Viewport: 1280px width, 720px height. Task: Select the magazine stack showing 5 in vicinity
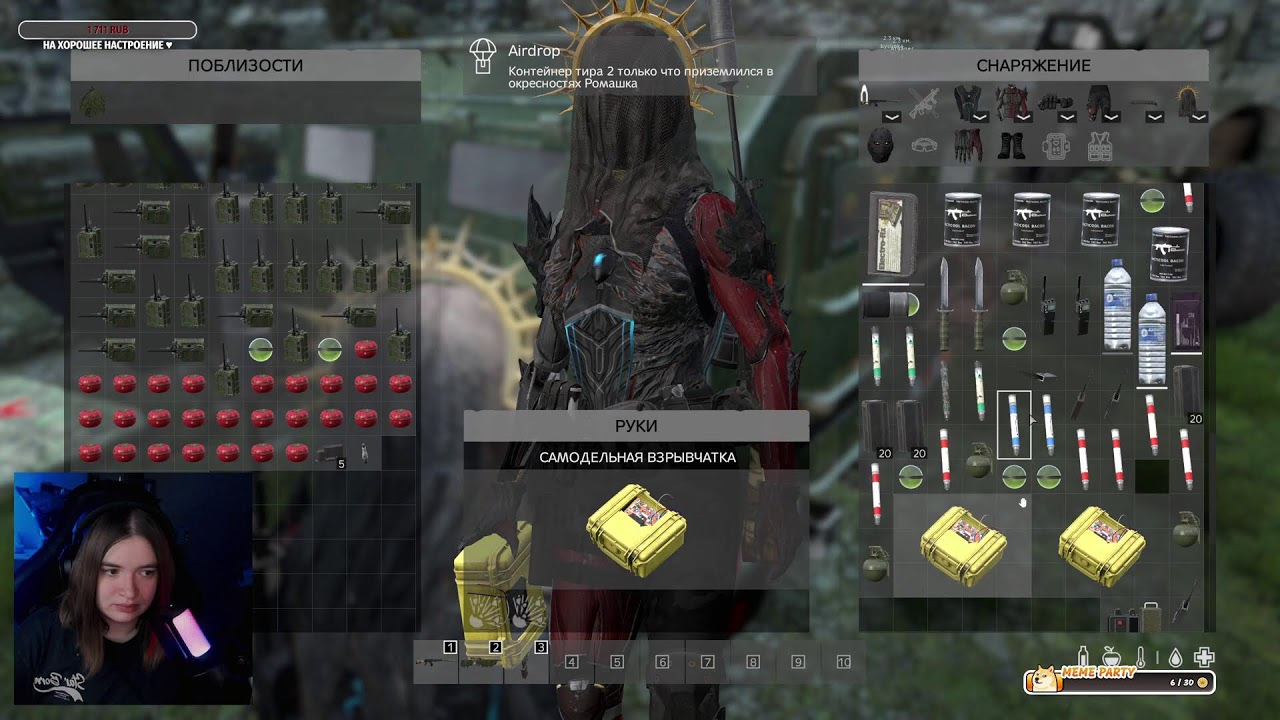(329, 455)
